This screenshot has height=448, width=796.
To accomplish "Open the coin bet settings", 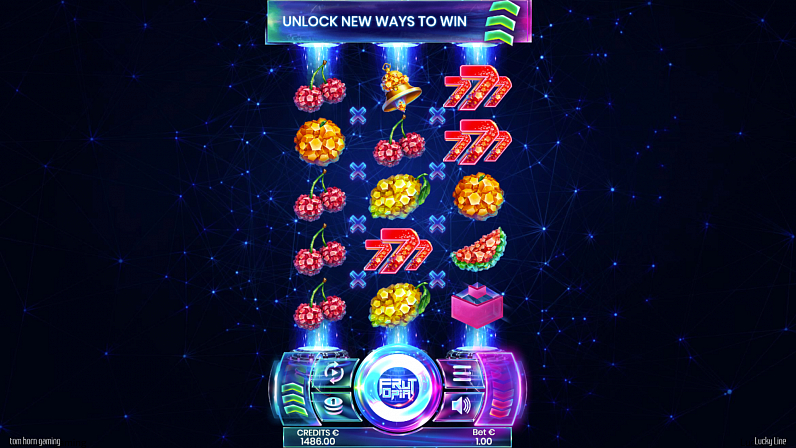I will tap(334, 404).
